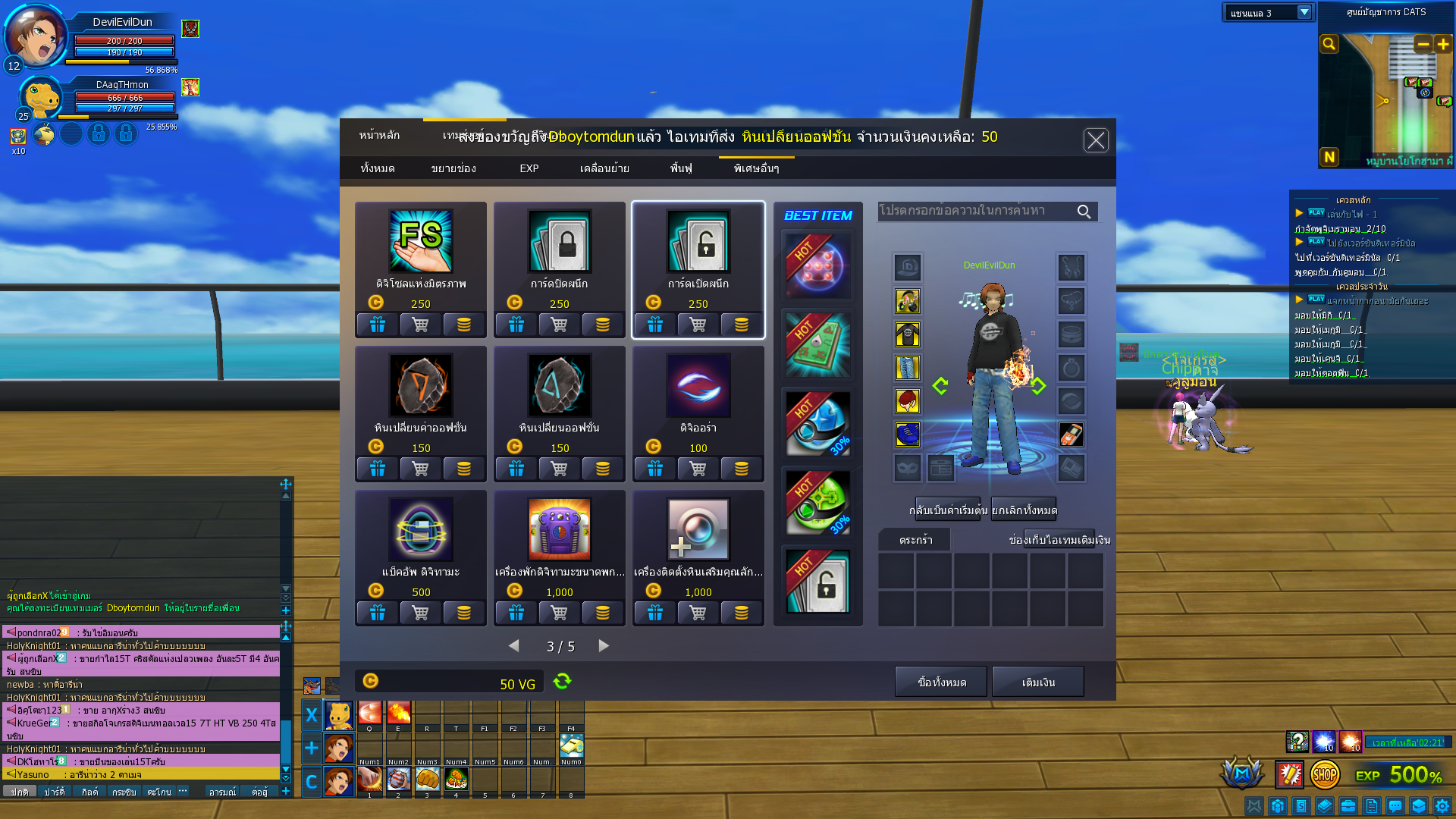Go to the หน้าหลัก shop tab
The image size is (1456, 819).
pyautogui.click(x=379, y=135)
